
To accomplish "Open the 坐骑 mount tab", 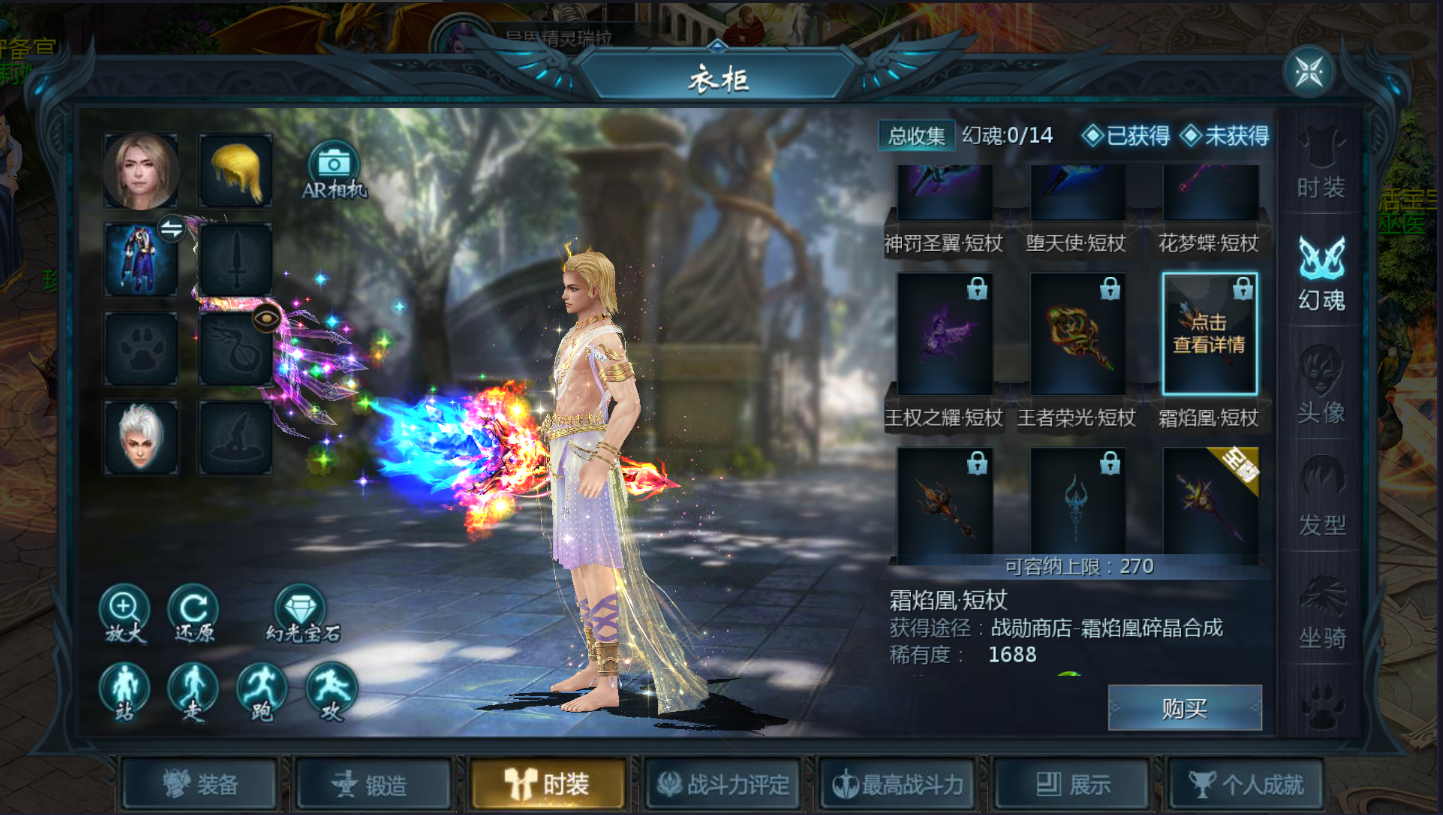I will (x=1321, y=612).
